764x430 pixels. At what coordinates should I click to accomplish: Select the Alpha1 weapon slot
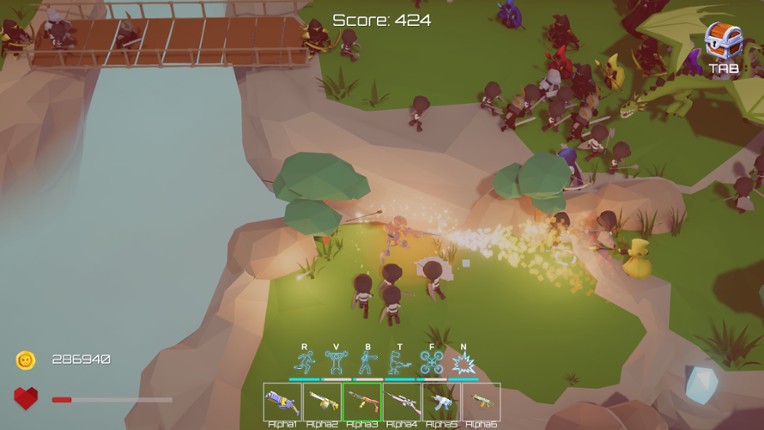pyautogui.click(x=282, y=401)
